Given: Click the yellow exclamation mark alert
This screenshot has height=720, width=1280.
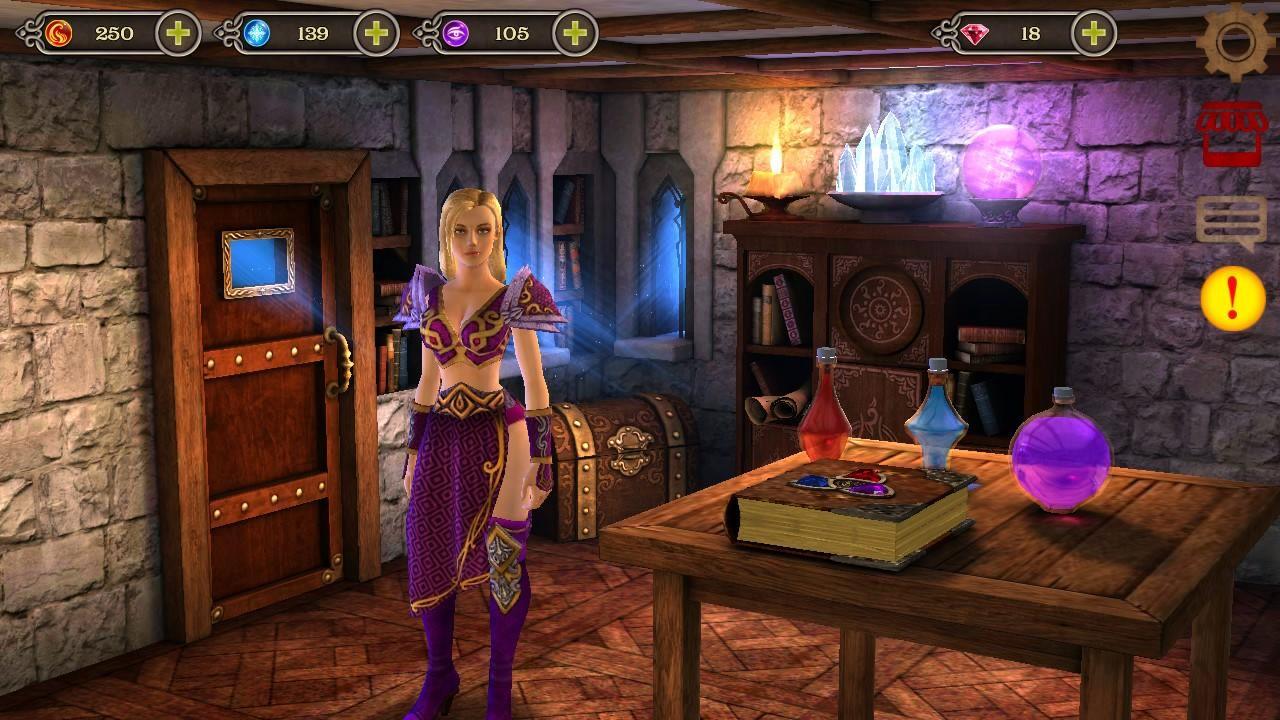Looking at the screenshot, I should click(x=1232, y=298).
